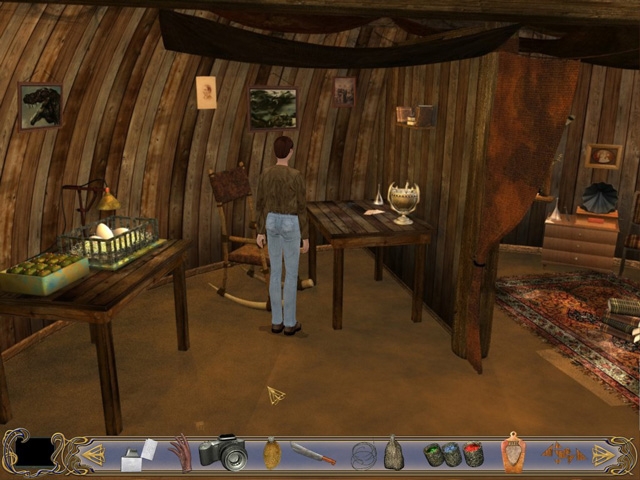Select the knife in the inventory
This screenshot has height=480, width=640.
(313, 454)
